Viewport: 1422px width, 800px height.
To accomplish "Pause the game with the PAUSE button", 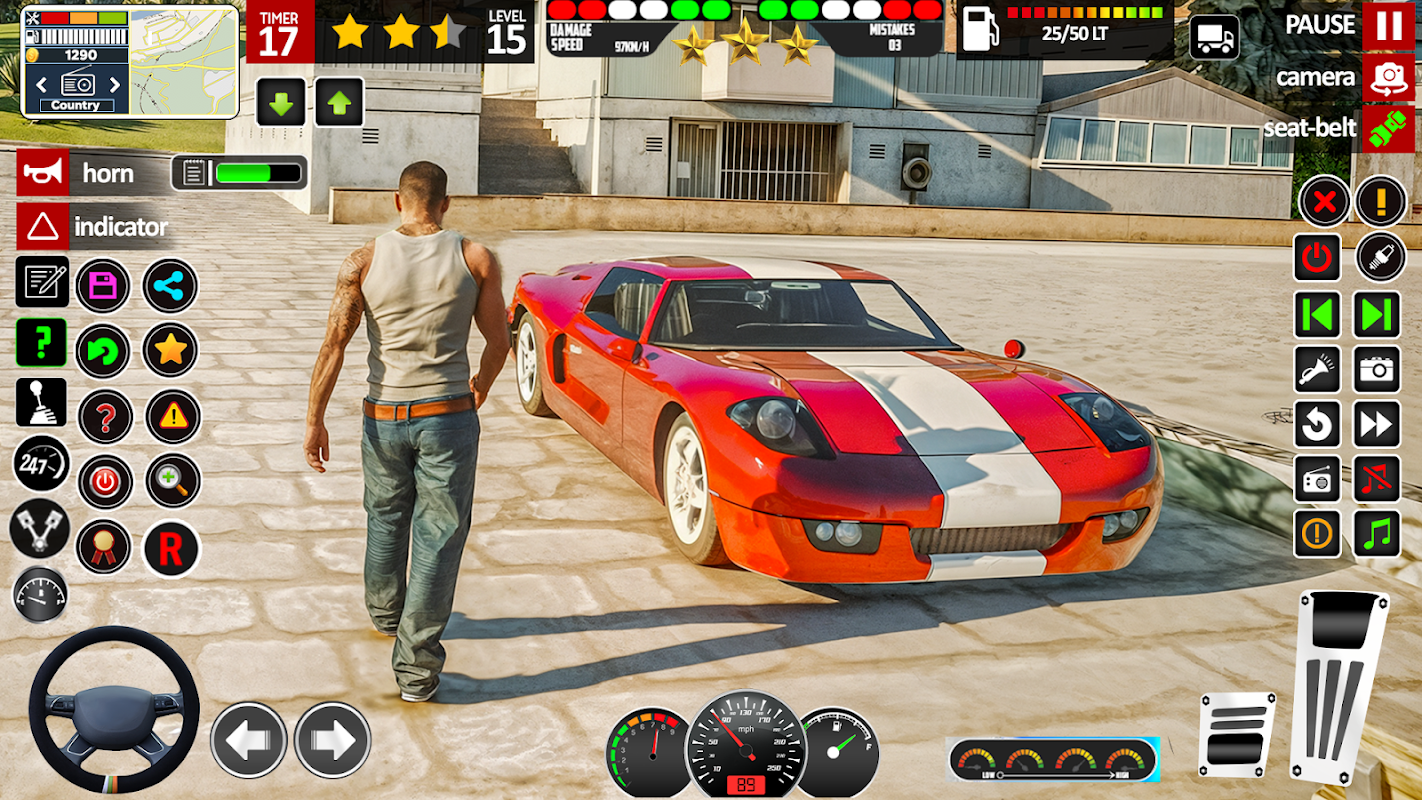I will [1388, 25].
